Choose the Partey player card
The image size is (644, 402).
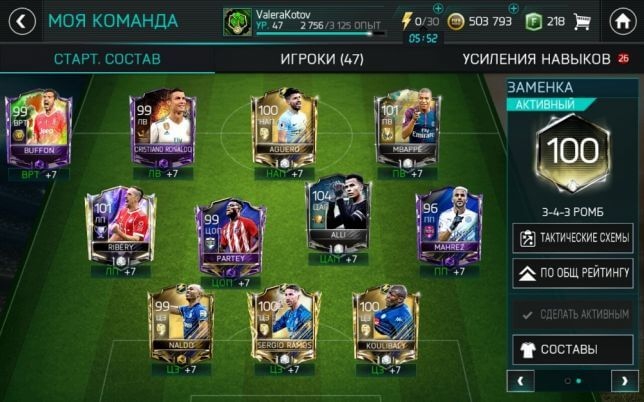(230, 236)
